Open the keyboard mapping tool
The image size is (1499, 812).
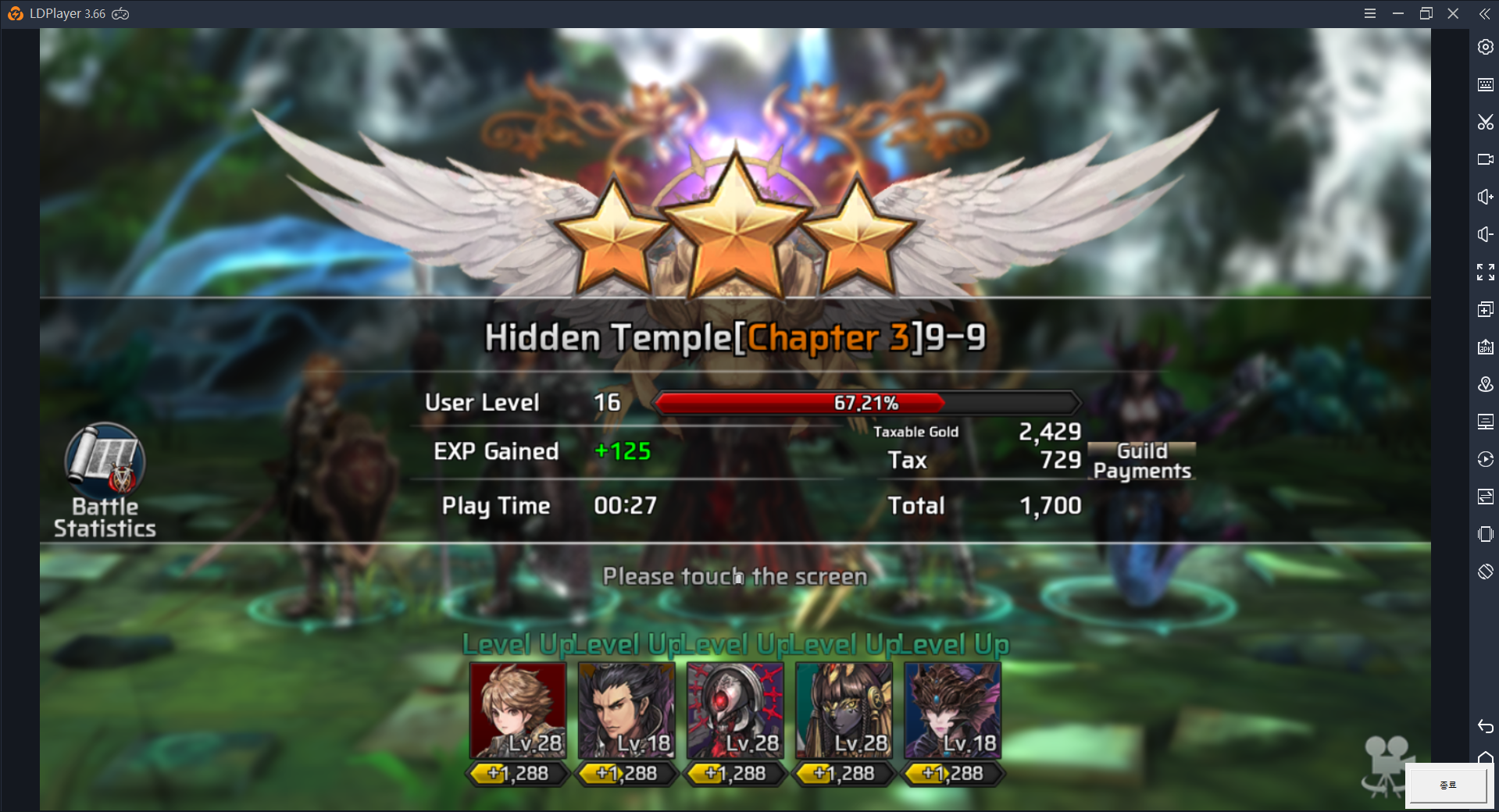(x=1485, y=84)
